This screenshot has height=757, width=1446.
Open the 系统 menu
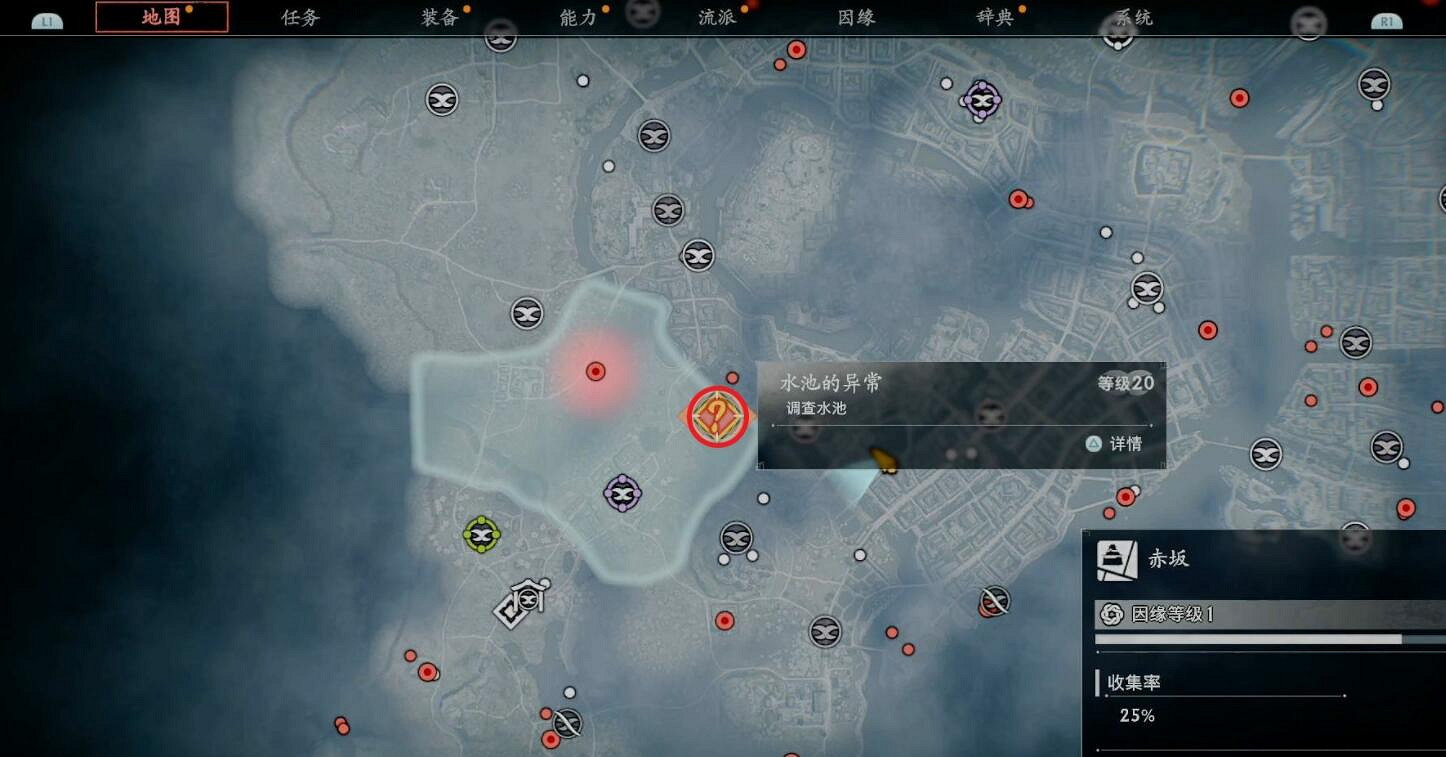1132,17
